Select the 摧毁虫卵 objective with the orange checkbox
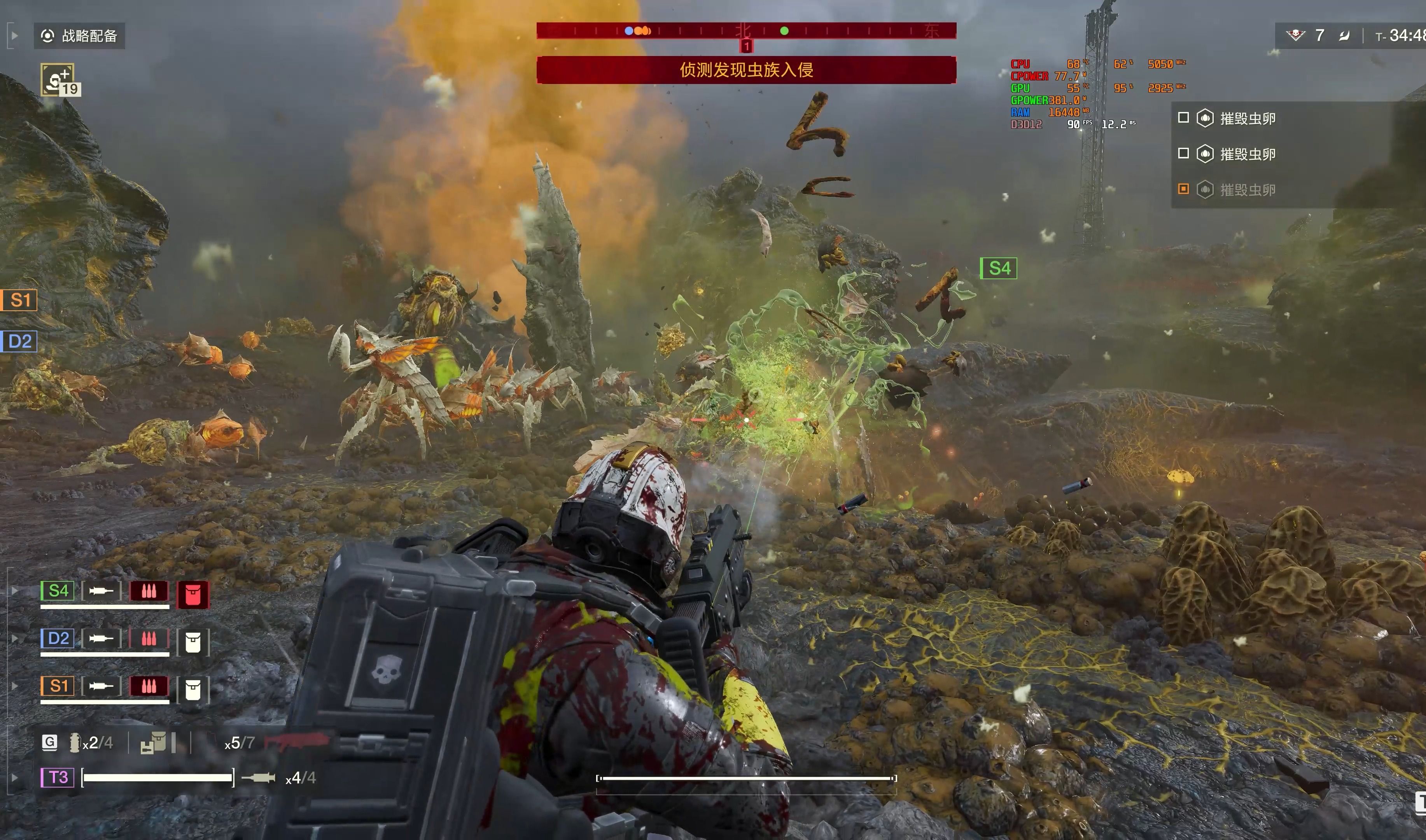 click(x=1247, y=190)
